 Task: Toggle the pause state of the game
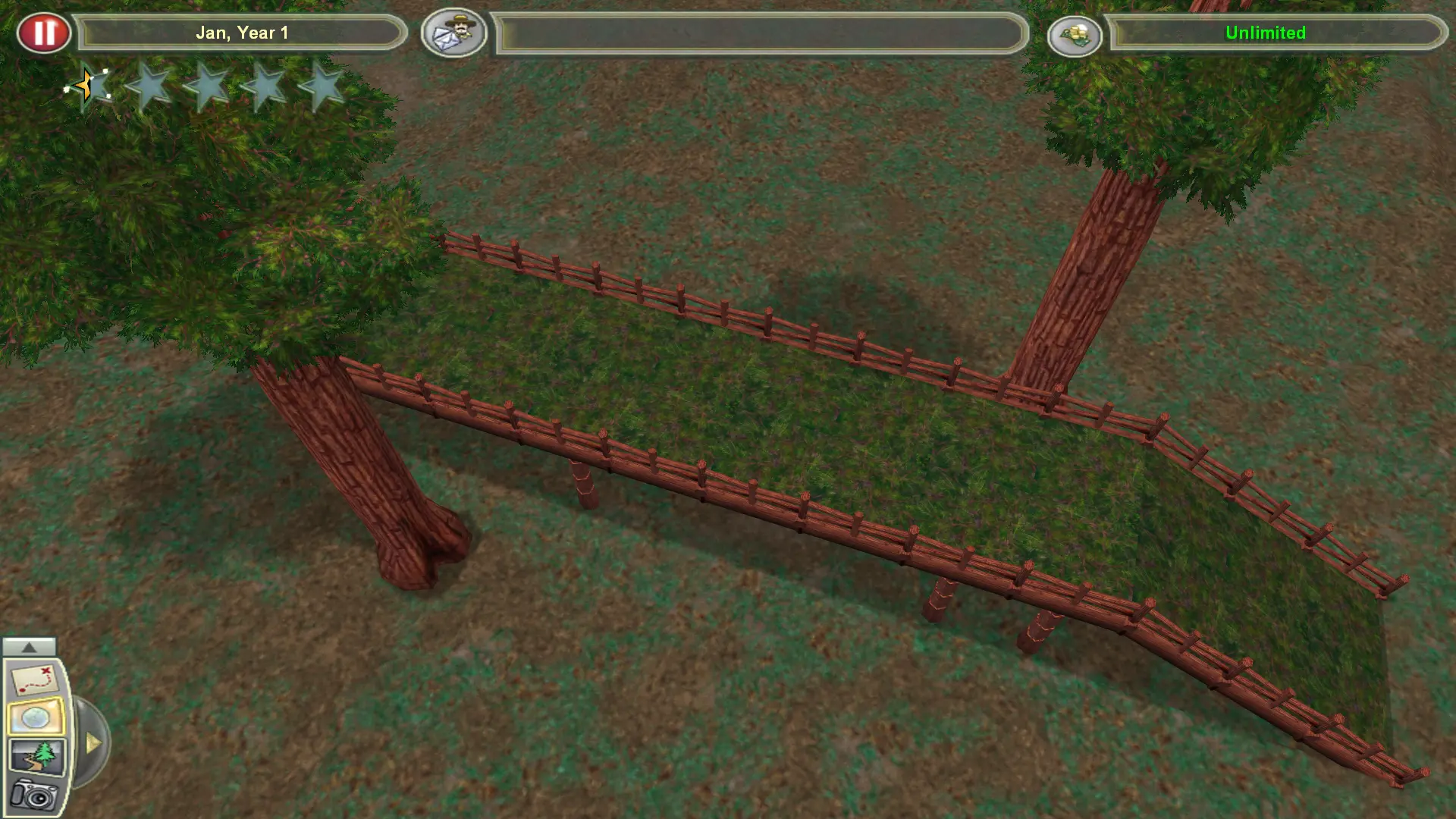tap(44, 32)
